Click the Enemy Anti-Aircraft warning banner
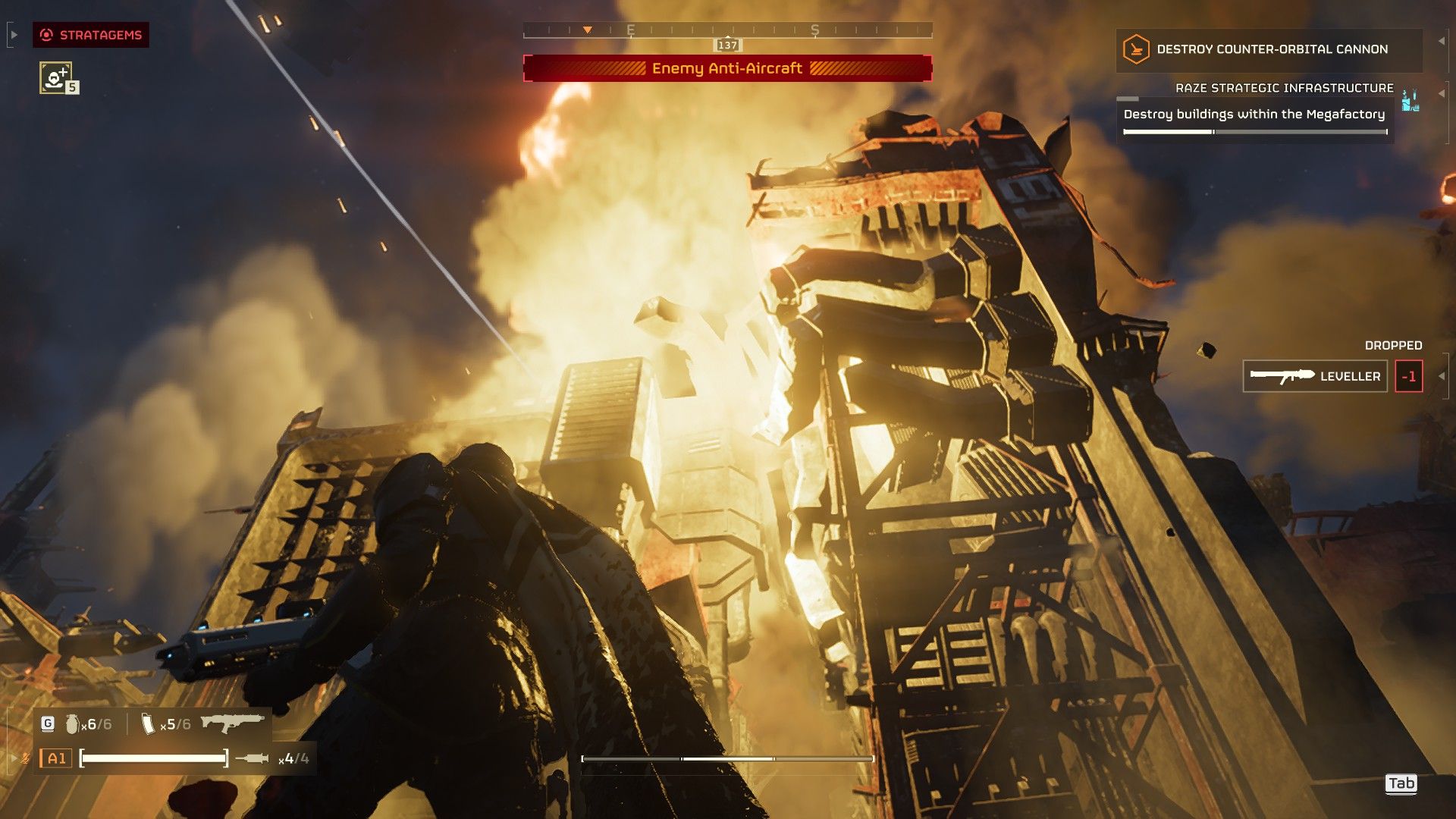The width and height of the screenshot is (1456, 819). 727,68
